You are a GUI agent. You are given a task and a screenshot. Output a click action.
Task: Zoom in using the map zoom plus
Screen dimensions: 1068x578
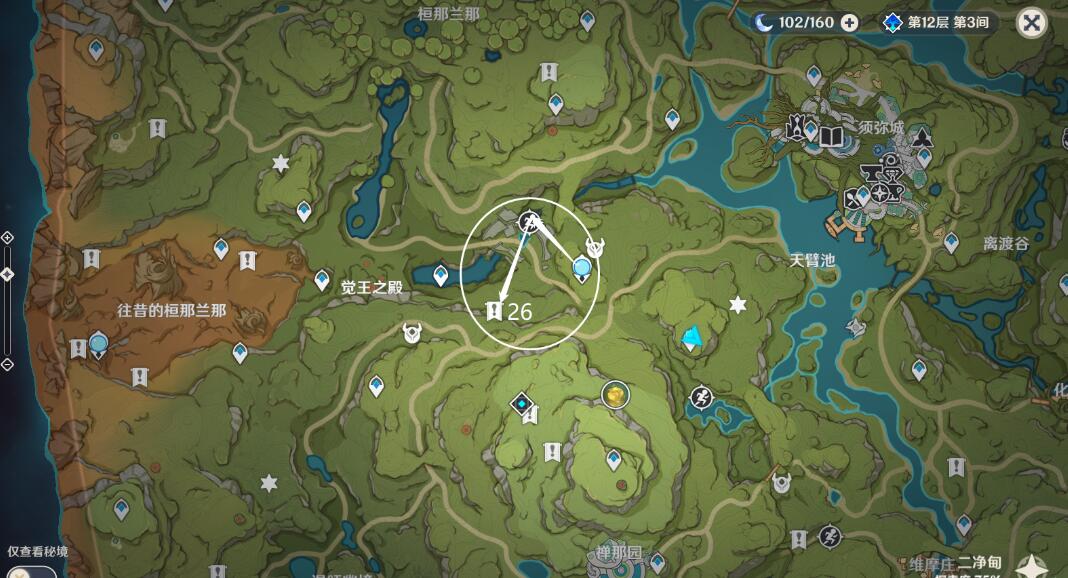(x=7, y=237)
